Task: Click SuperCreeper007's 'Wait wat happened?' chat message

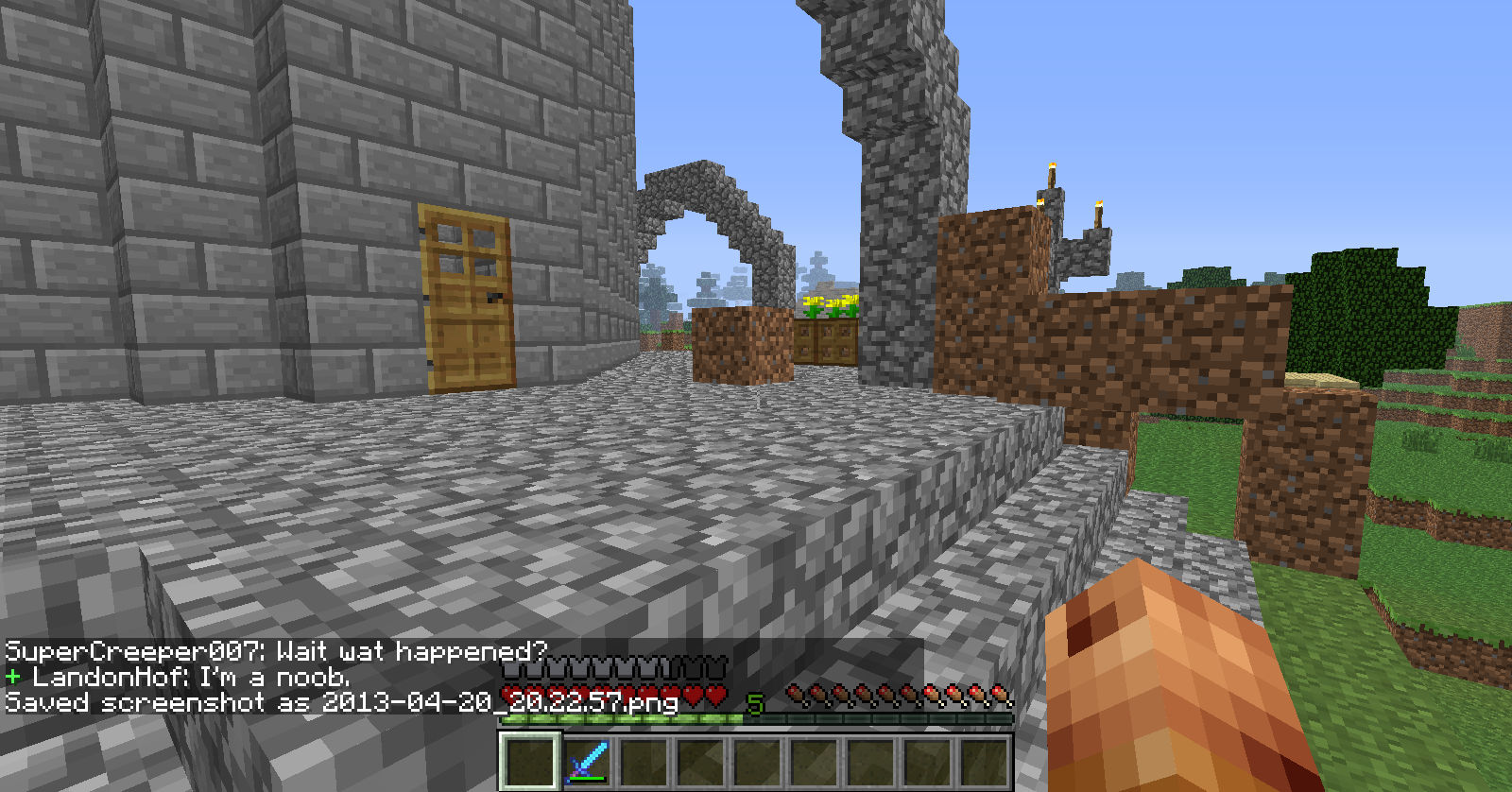Action: 274,650
